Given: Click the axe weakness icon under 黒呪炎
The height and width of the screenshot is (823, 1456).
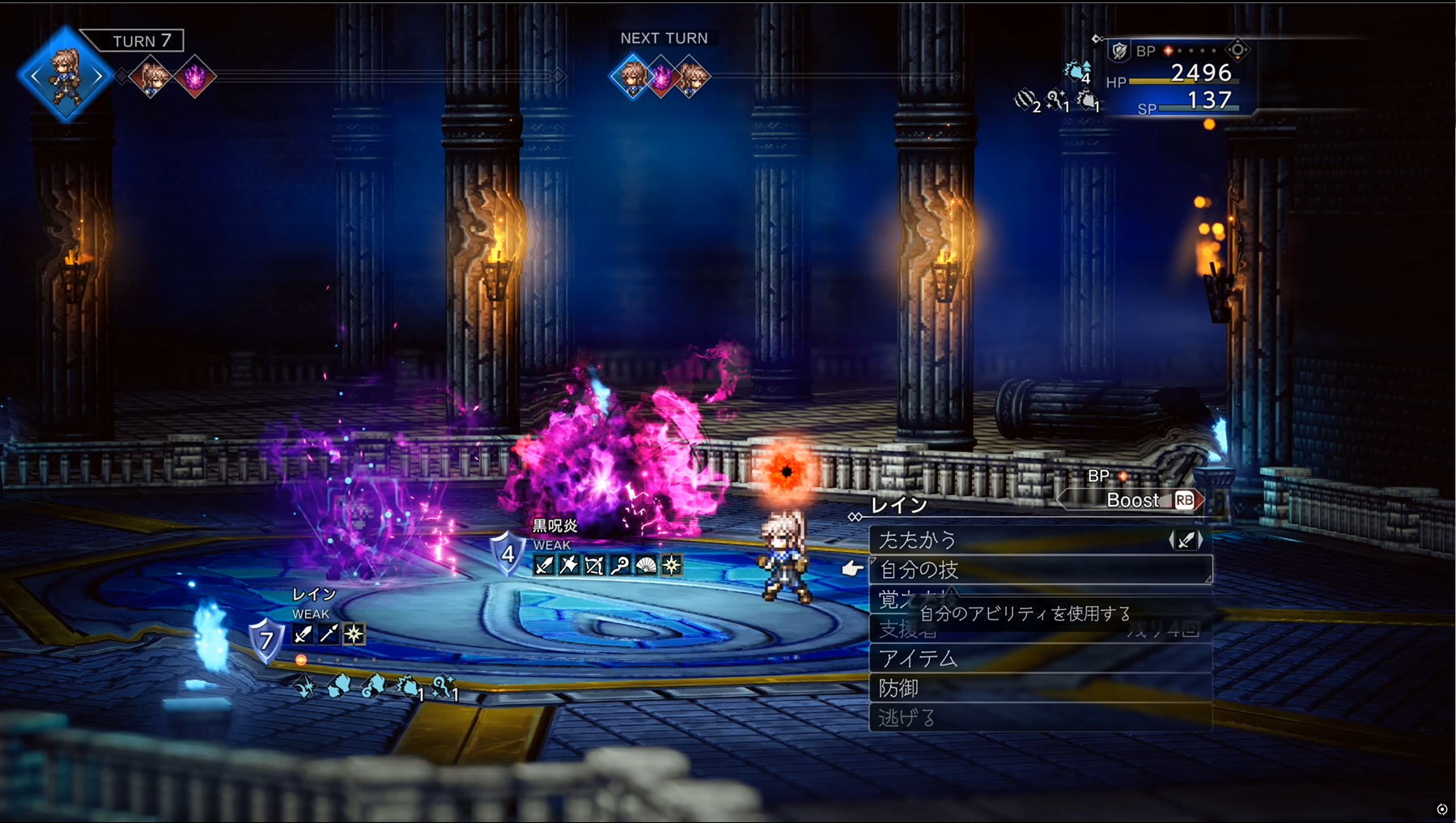Looking at the screenshot, I should [569, 566].
